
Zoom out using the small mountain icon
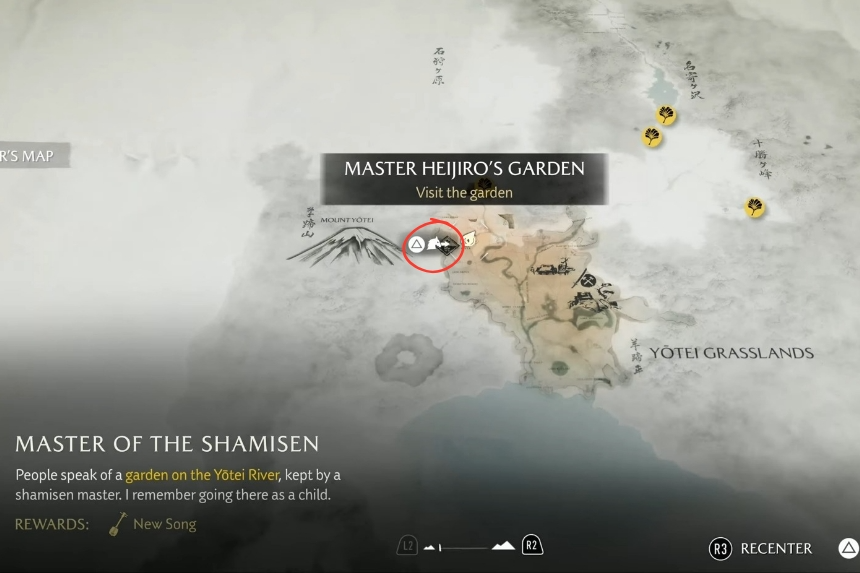pos(432,547)
